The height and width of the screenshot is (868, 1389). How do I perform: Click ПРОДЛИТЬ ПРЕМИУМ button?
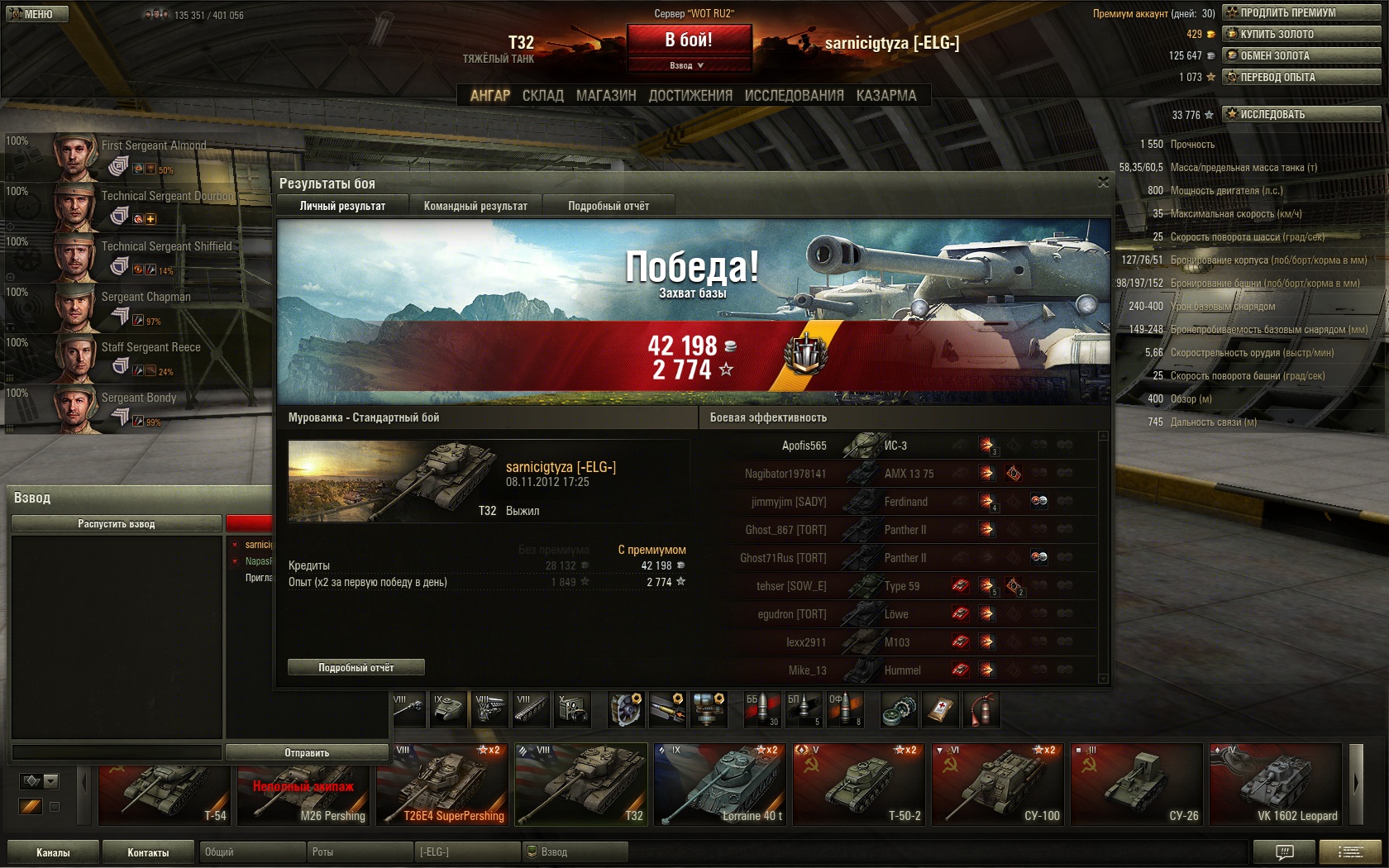[x=1301, y=12]
